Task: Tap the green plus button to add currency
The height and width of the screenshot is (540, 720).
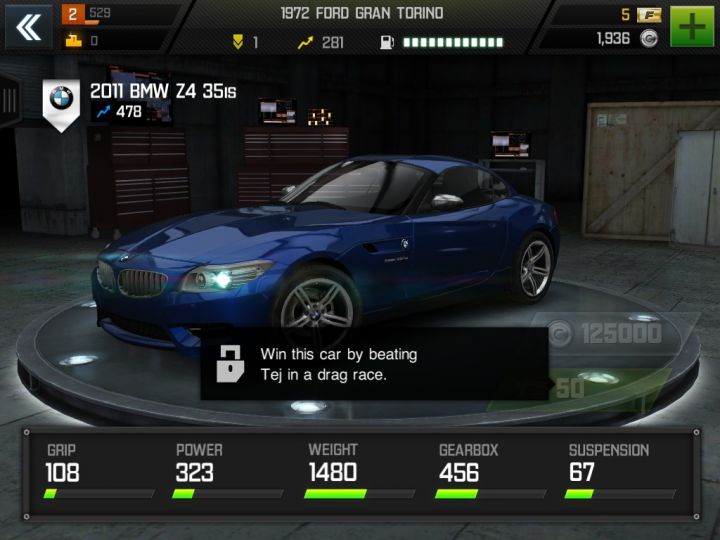Action: pyautogui.click(x=692, y=27)
